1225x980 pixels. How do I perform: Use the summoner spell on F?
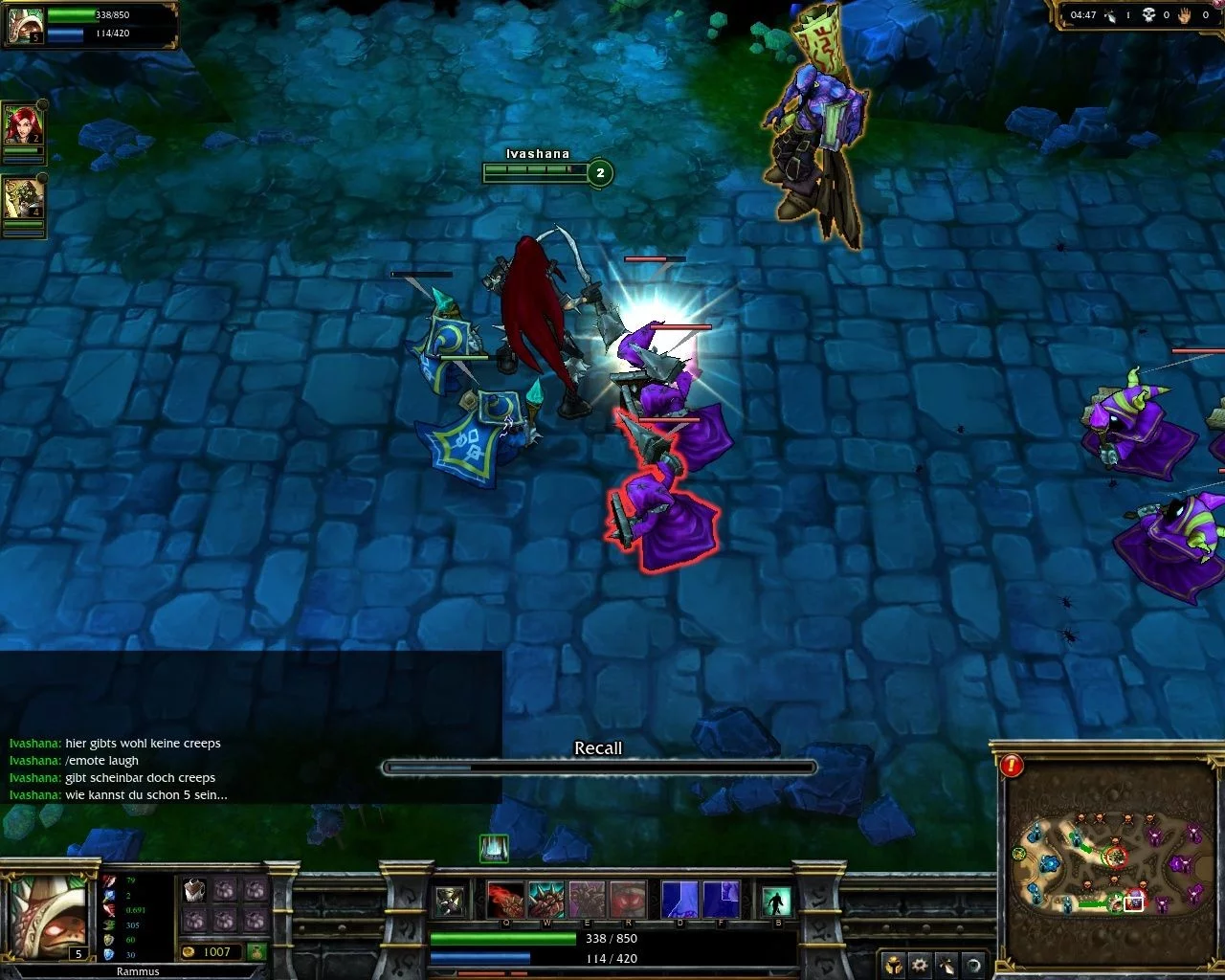(720, 900)
